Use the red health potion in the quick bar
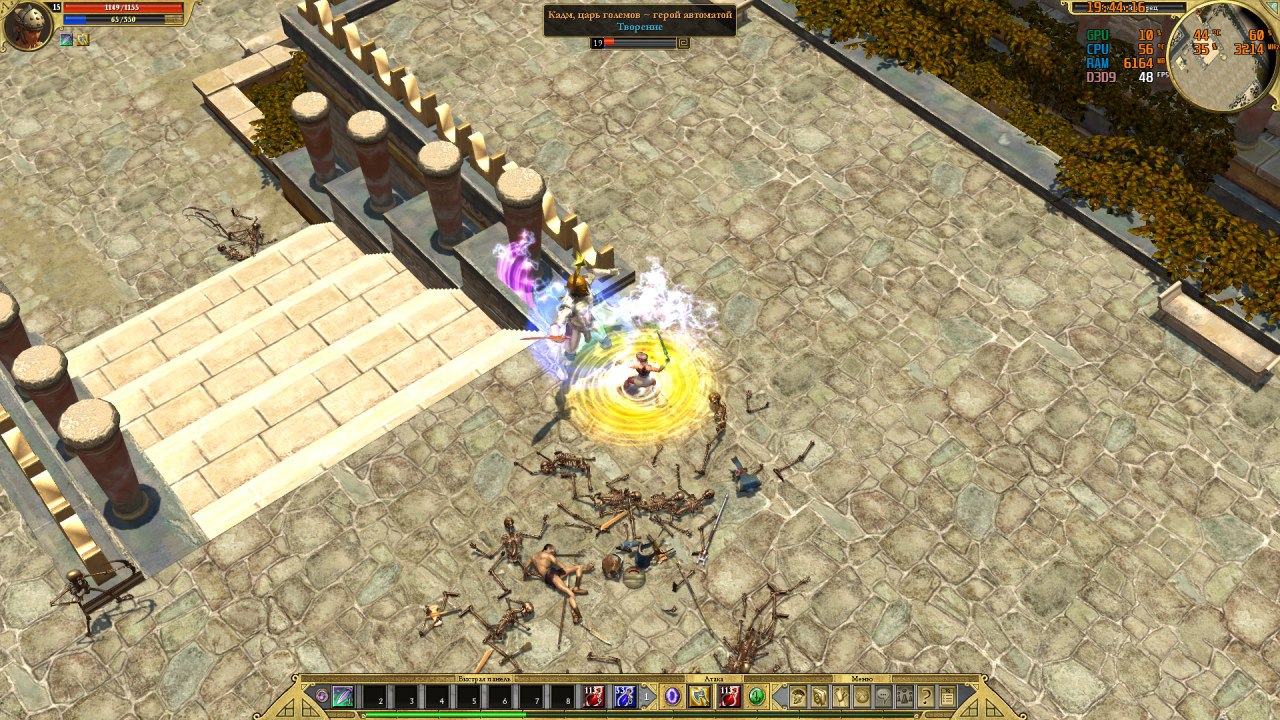Screen dimensions: 1280x720 click(594, 697)
